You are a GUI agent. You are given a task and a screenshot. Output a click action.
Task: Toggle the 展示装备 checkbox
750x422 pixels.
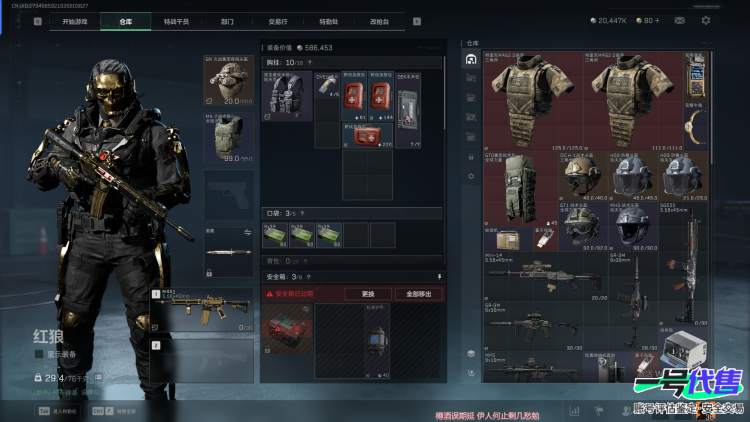[39, 353]
